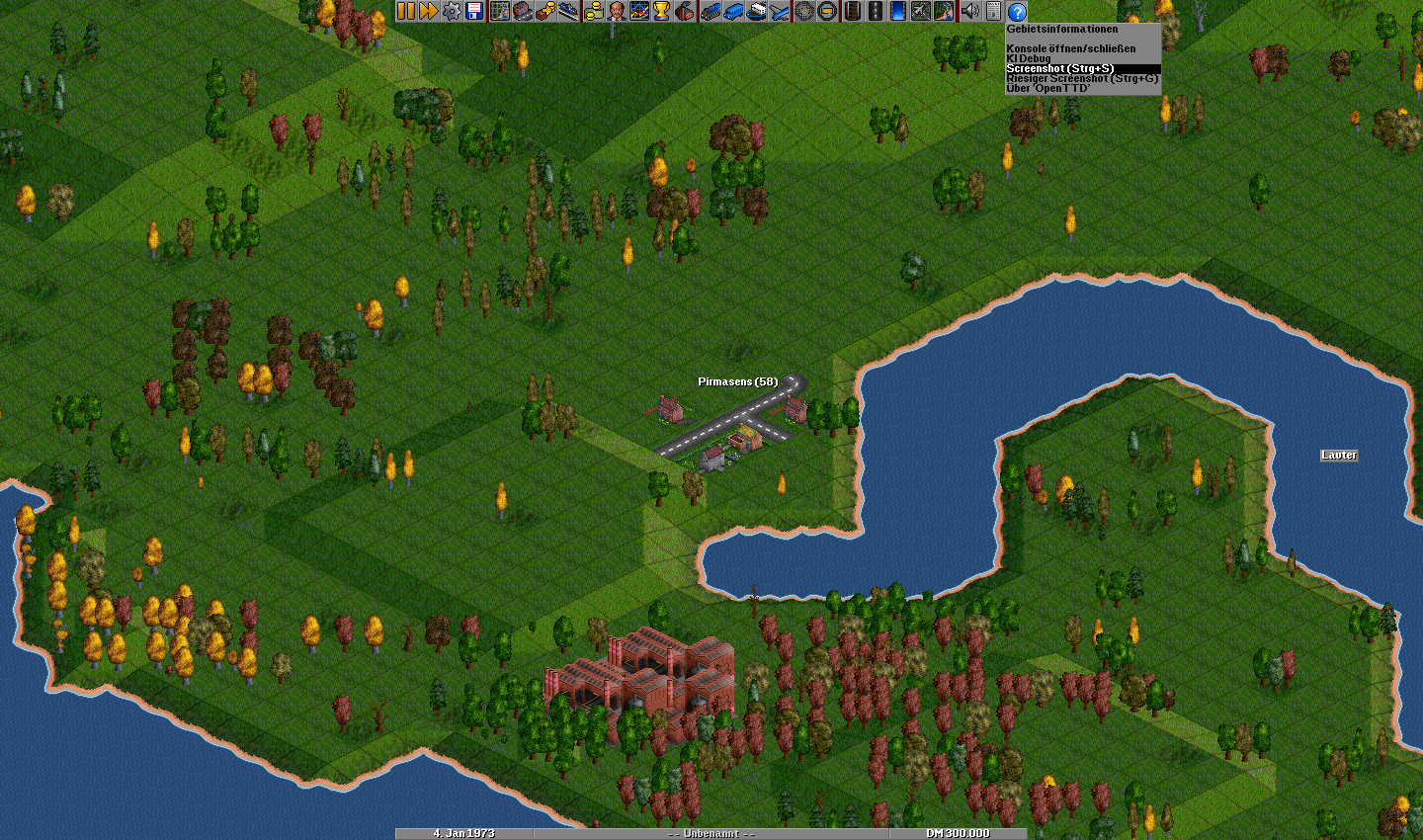Show company finances via the coins icon

593,11
